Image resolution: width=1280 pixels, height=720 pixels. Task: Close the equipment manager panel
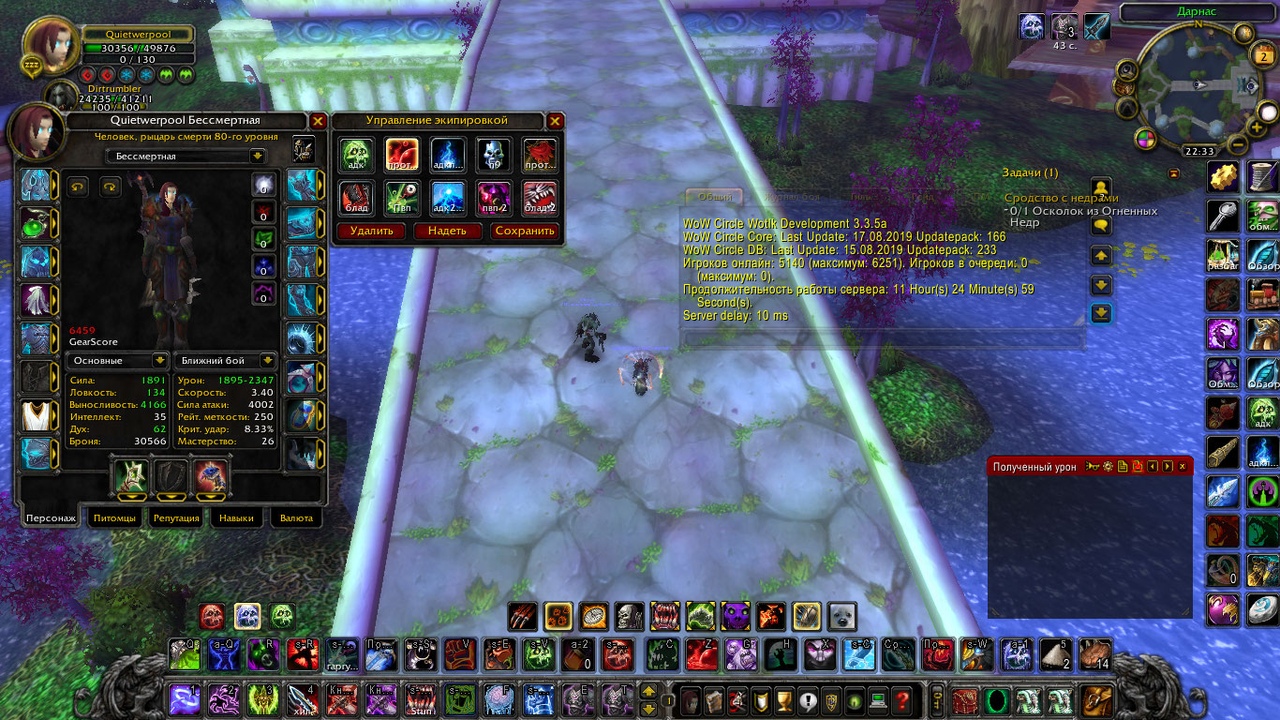[555, 121]
